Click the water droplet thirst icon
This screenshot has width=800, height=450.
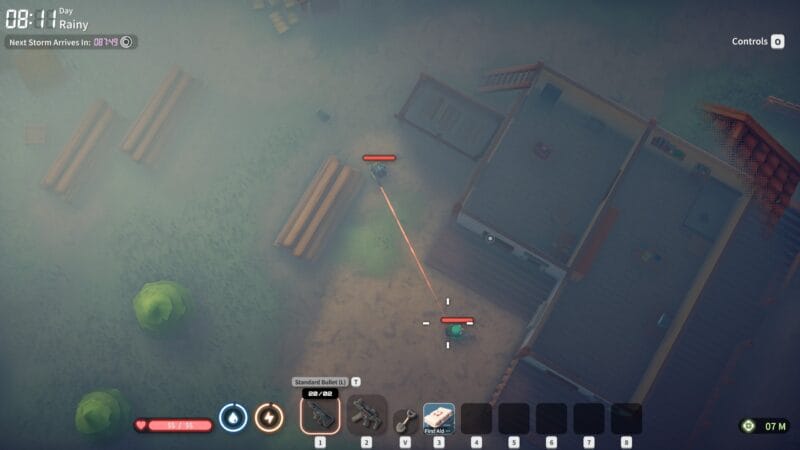pos(233,417)
